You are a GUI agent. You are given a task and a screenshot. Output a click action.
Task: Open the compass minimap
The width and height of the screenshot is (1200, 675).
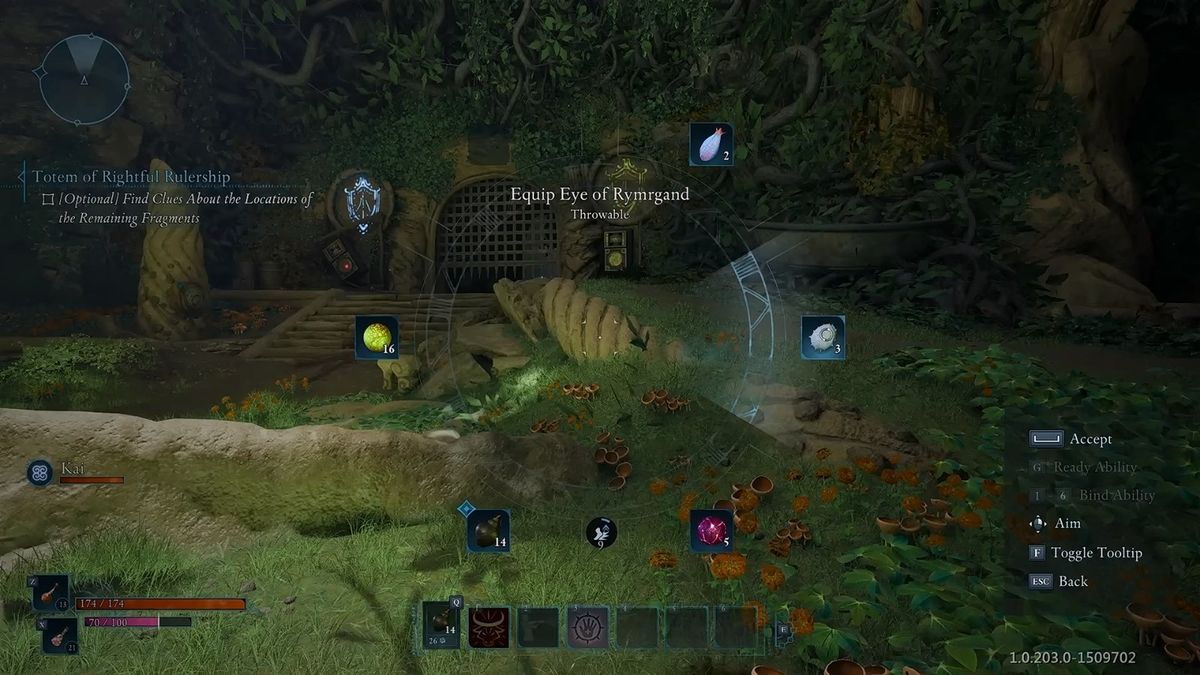pos(84,79)
